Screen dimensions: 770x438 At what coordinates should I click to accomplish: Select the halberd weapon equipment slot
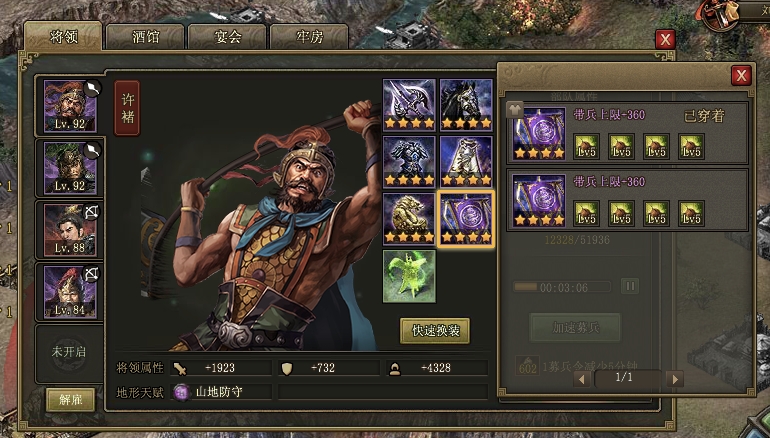(x=408, y=104)
